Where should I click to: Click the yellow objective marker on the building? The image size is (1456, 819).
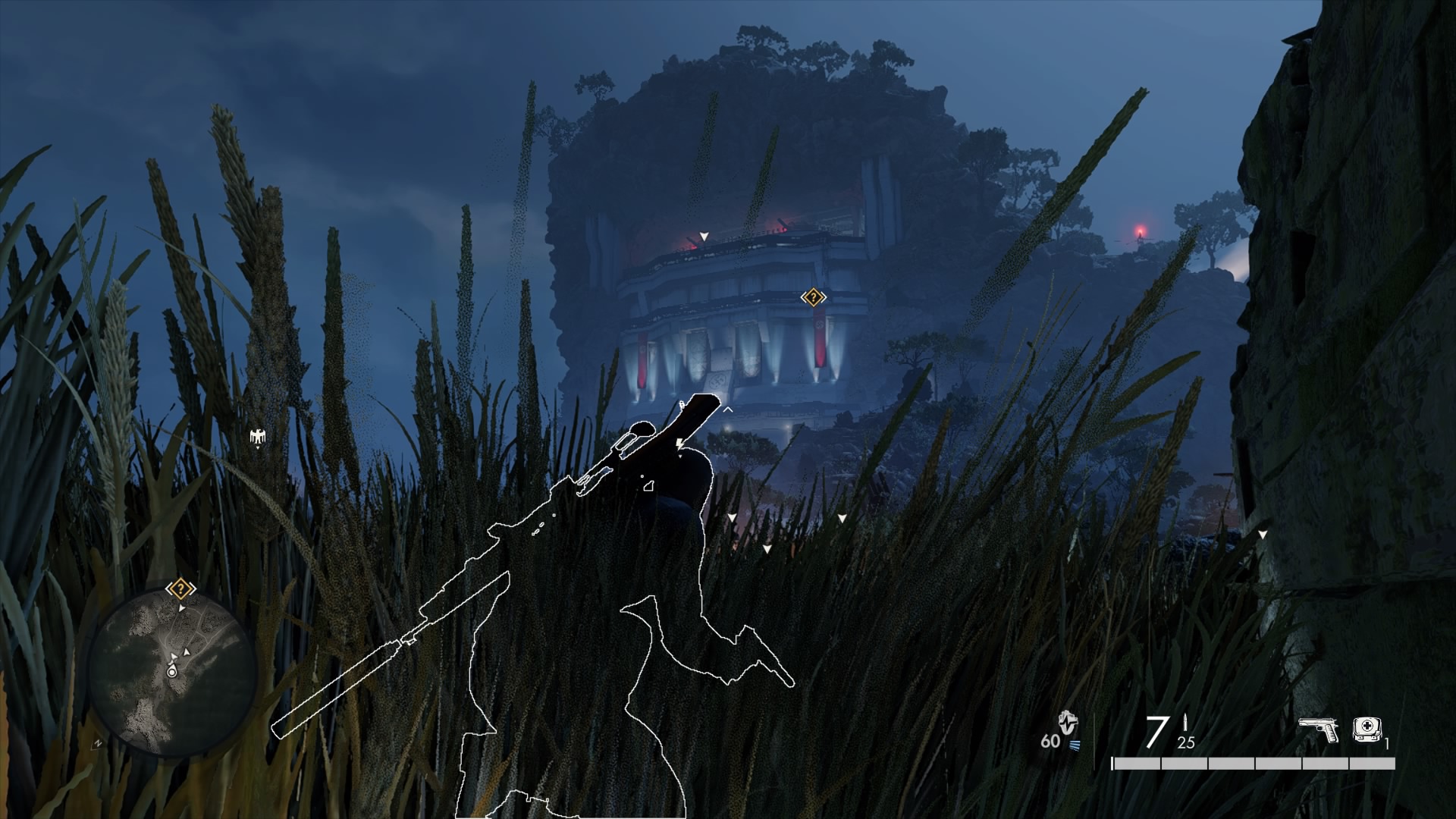(813, 297)
